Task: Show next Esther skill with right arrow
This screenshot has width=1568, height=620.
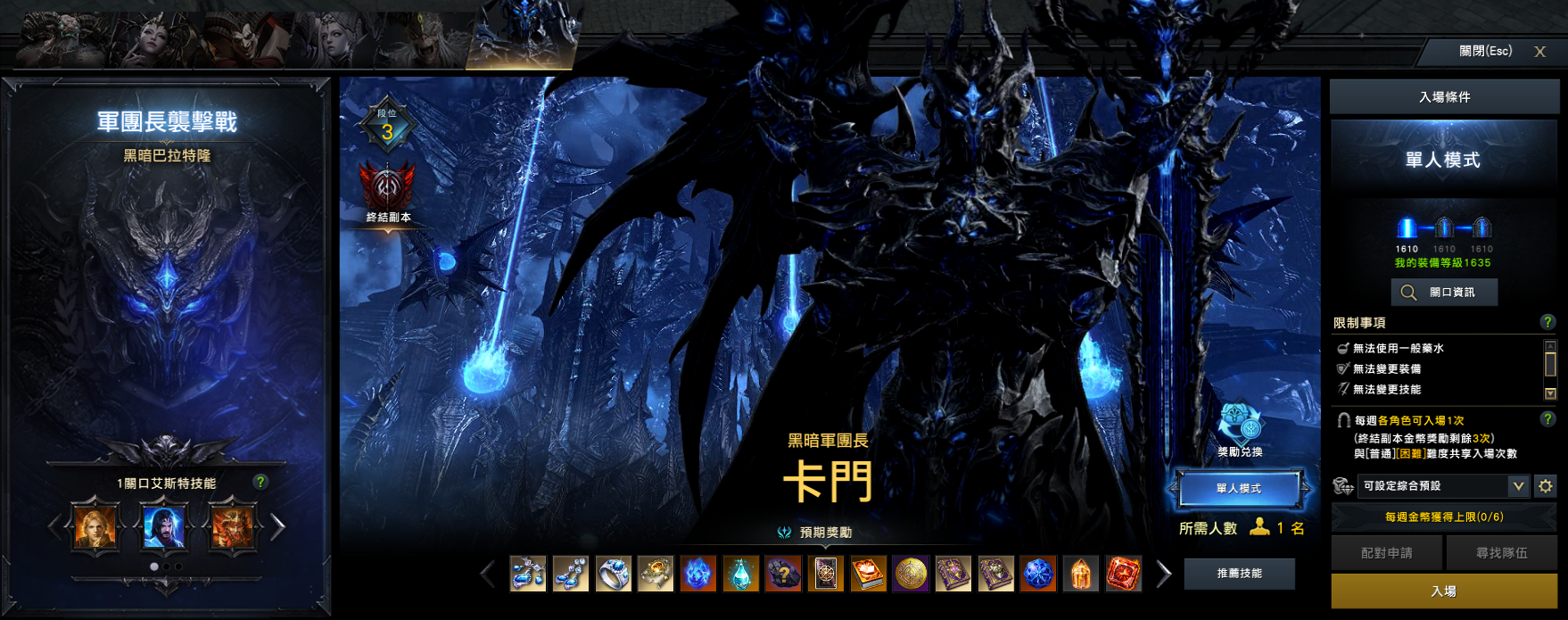Action: coord(278,527)
